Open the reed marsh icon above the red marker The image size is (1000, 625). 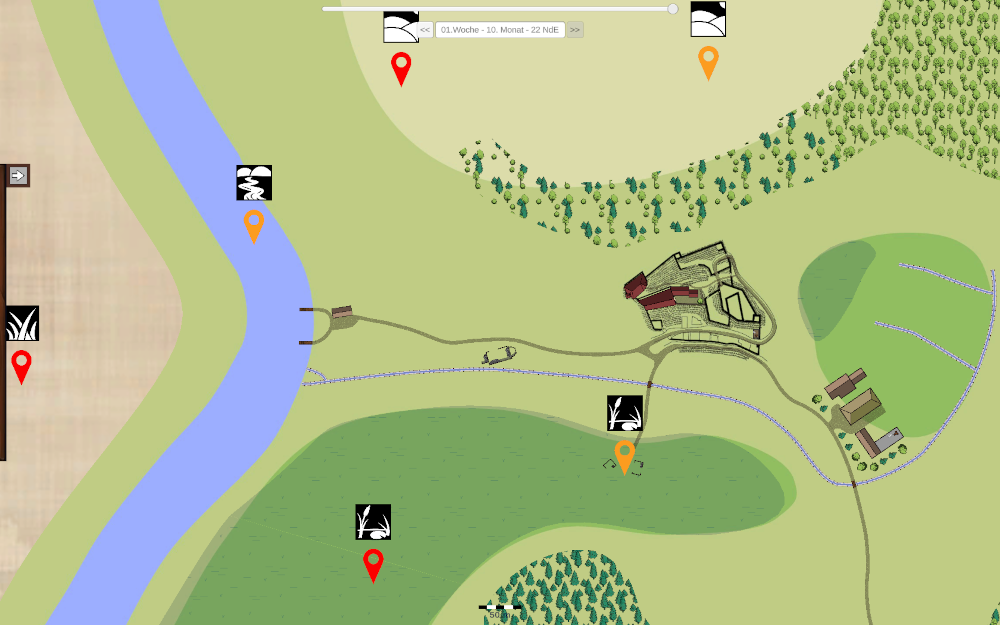(x=373, y=522)
